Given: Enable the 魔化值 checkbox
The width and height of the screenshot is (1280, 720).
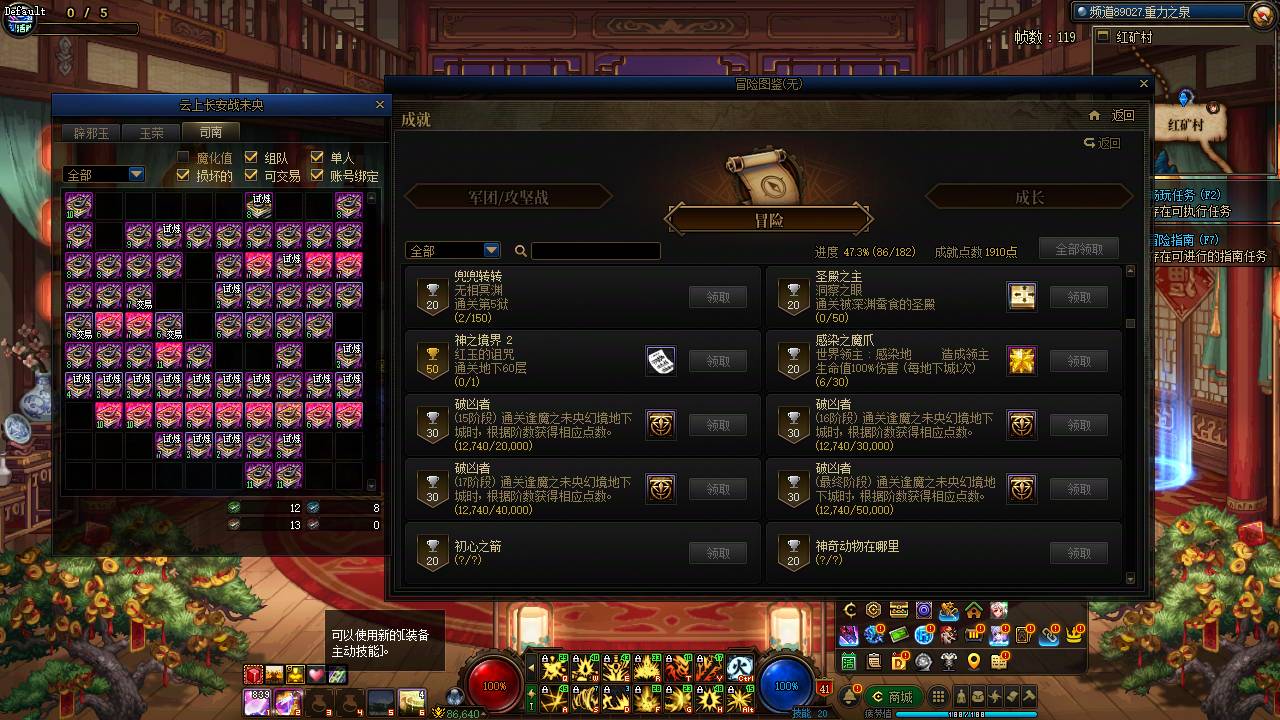Looking at the screenshot, I should 184,156.
